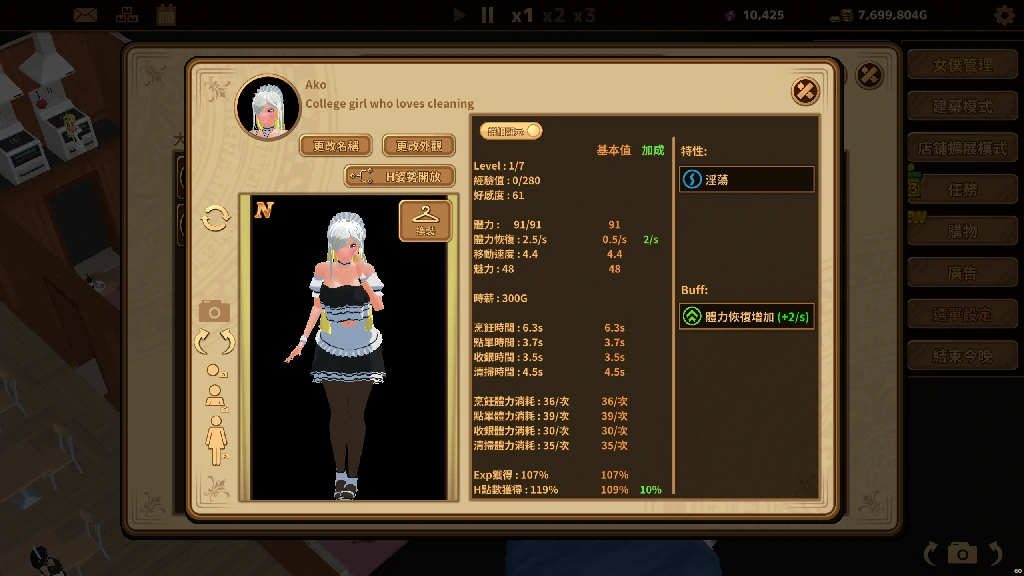Click Ako's round portrait thumbnail
This screenshot has height=576, width=1024.
tap(268, 108)
